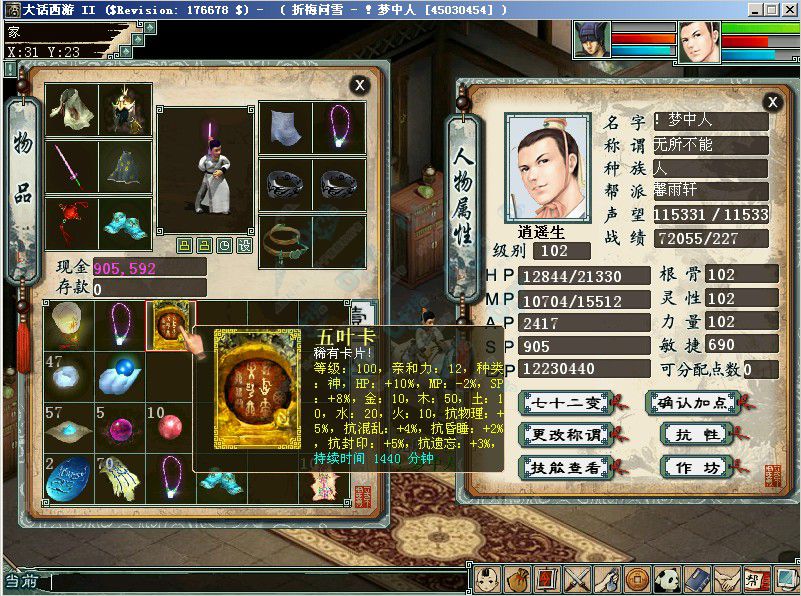This screenshot has height=596, width=801.
Task: Open the 抗性 resistance button
Action: [x=693, y=435]
